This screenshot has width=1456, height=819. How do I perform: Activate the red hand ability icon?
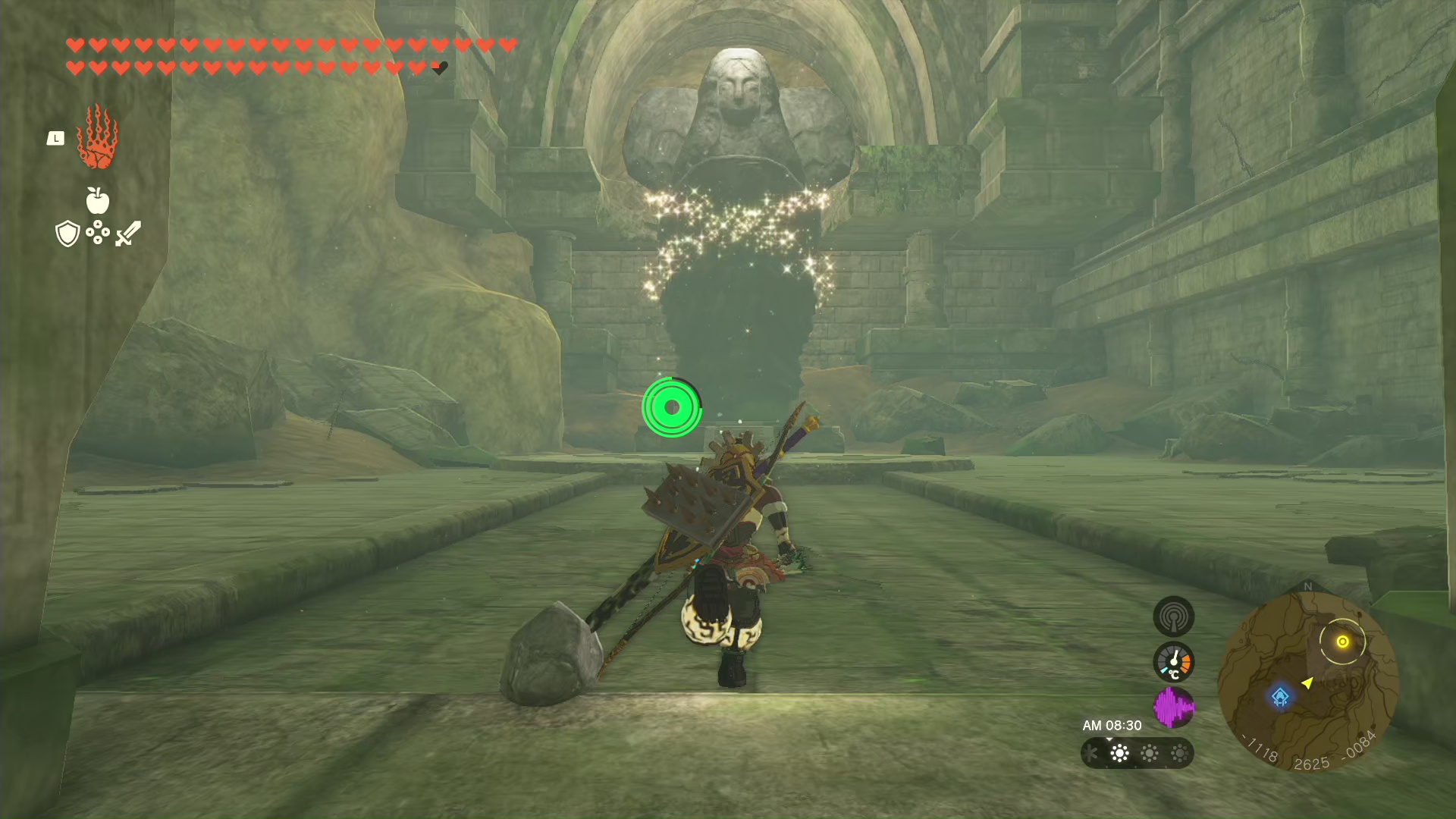click(97, 137)
